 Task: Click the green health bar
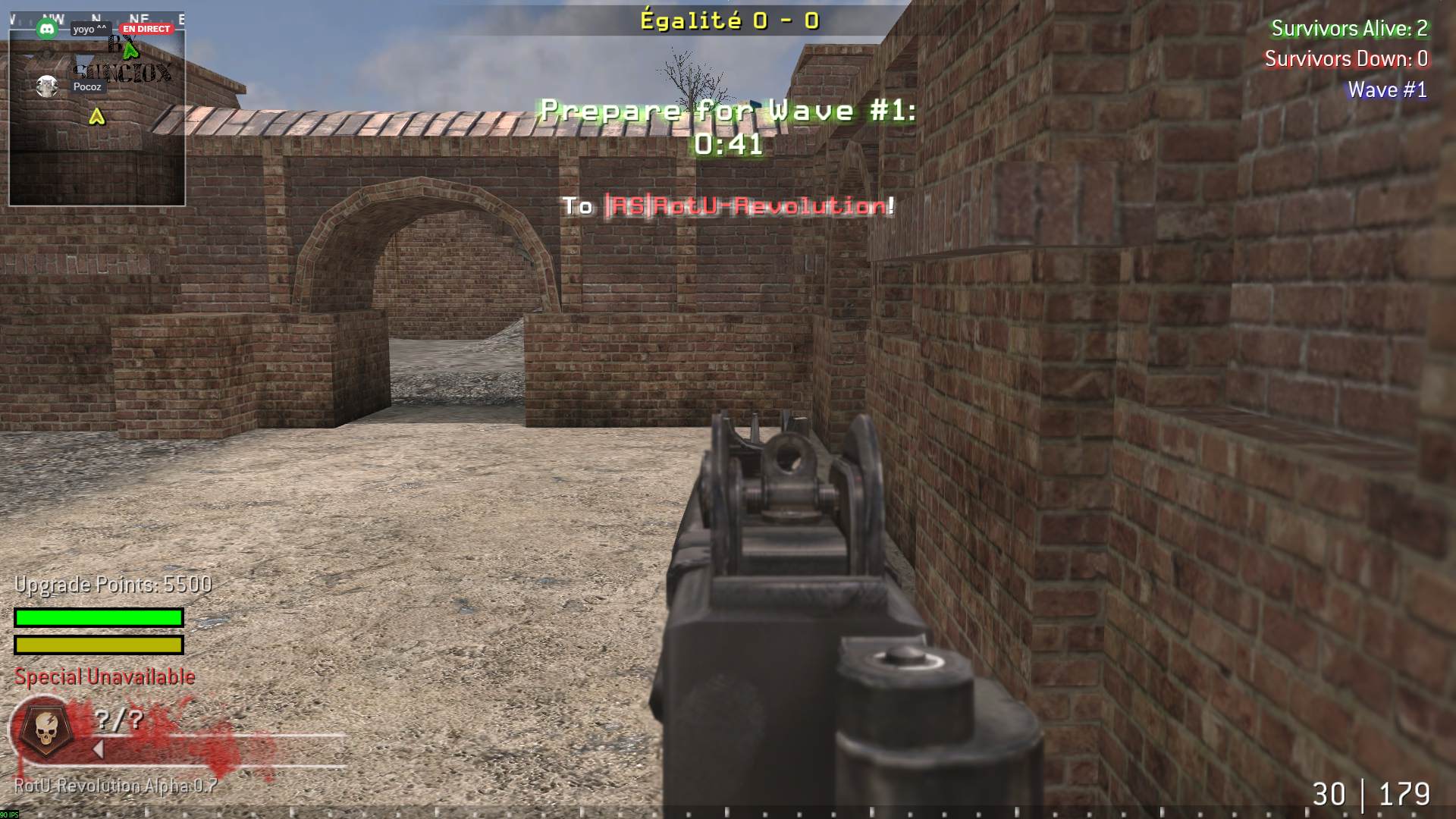coord(97,618)
